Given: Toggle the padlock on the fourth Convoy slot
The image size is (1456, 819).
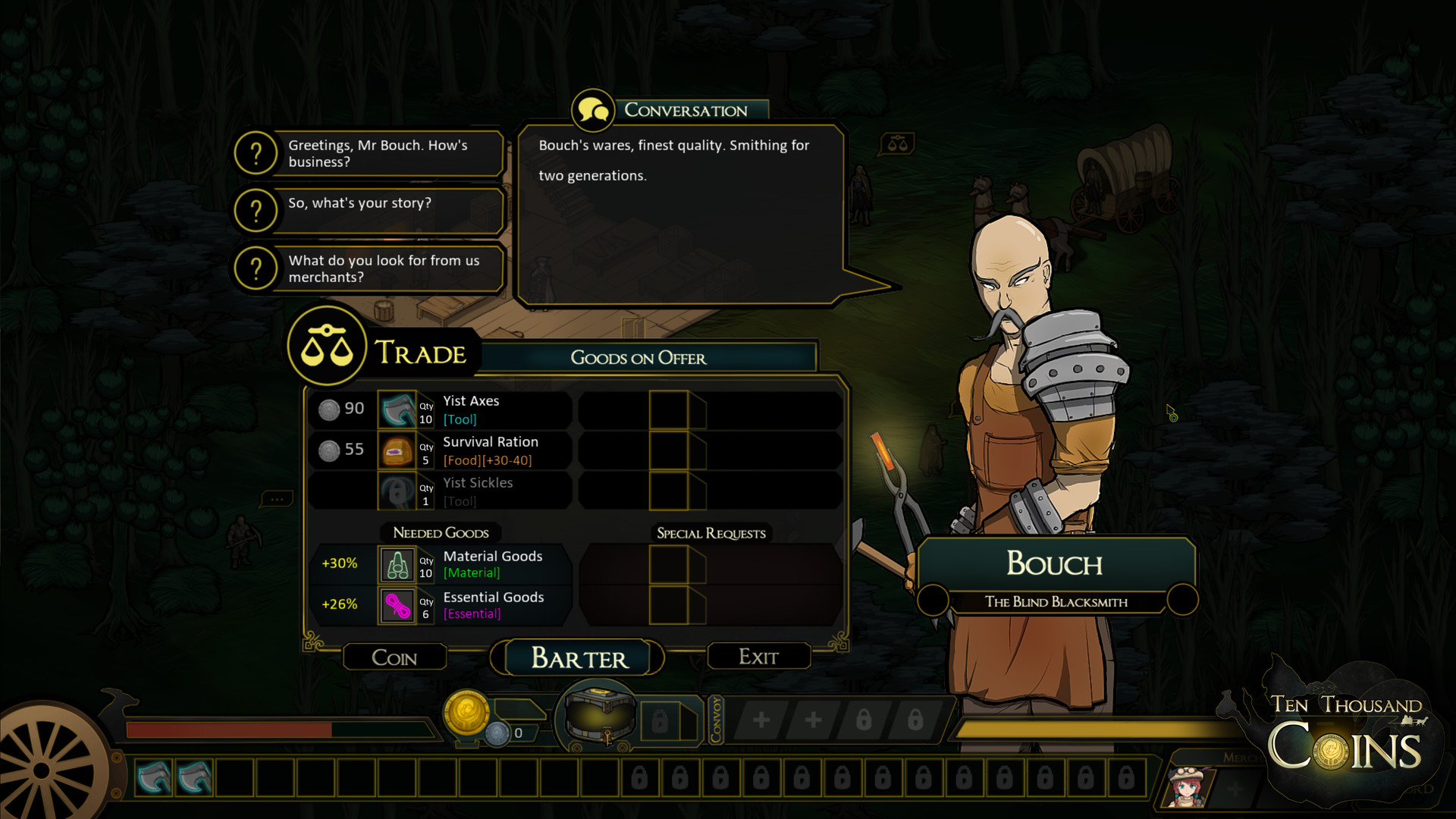Looking at the screenshot, I should pos(916,719).
